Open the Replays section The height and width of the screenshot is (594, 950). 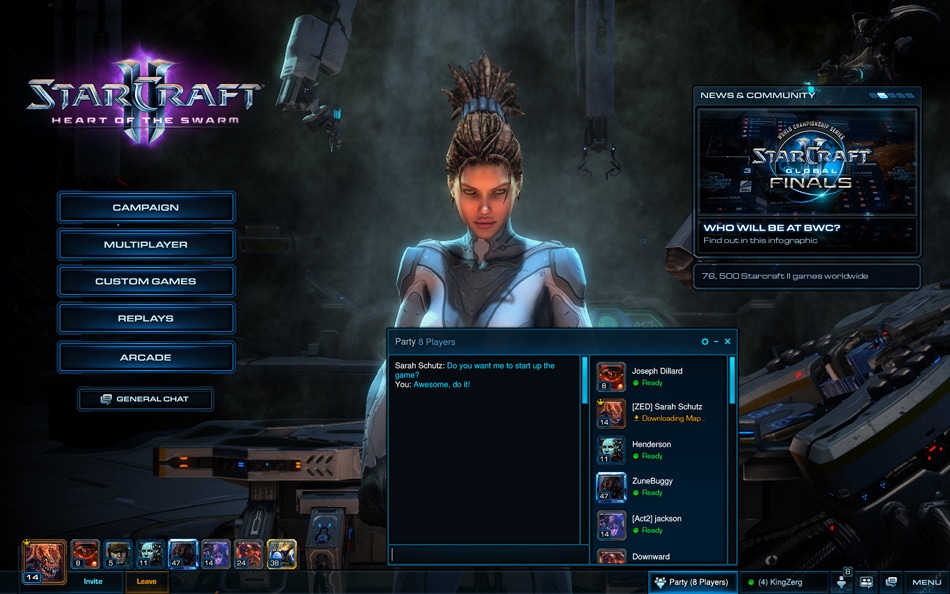pyautogui.click(x=146, y=319)
